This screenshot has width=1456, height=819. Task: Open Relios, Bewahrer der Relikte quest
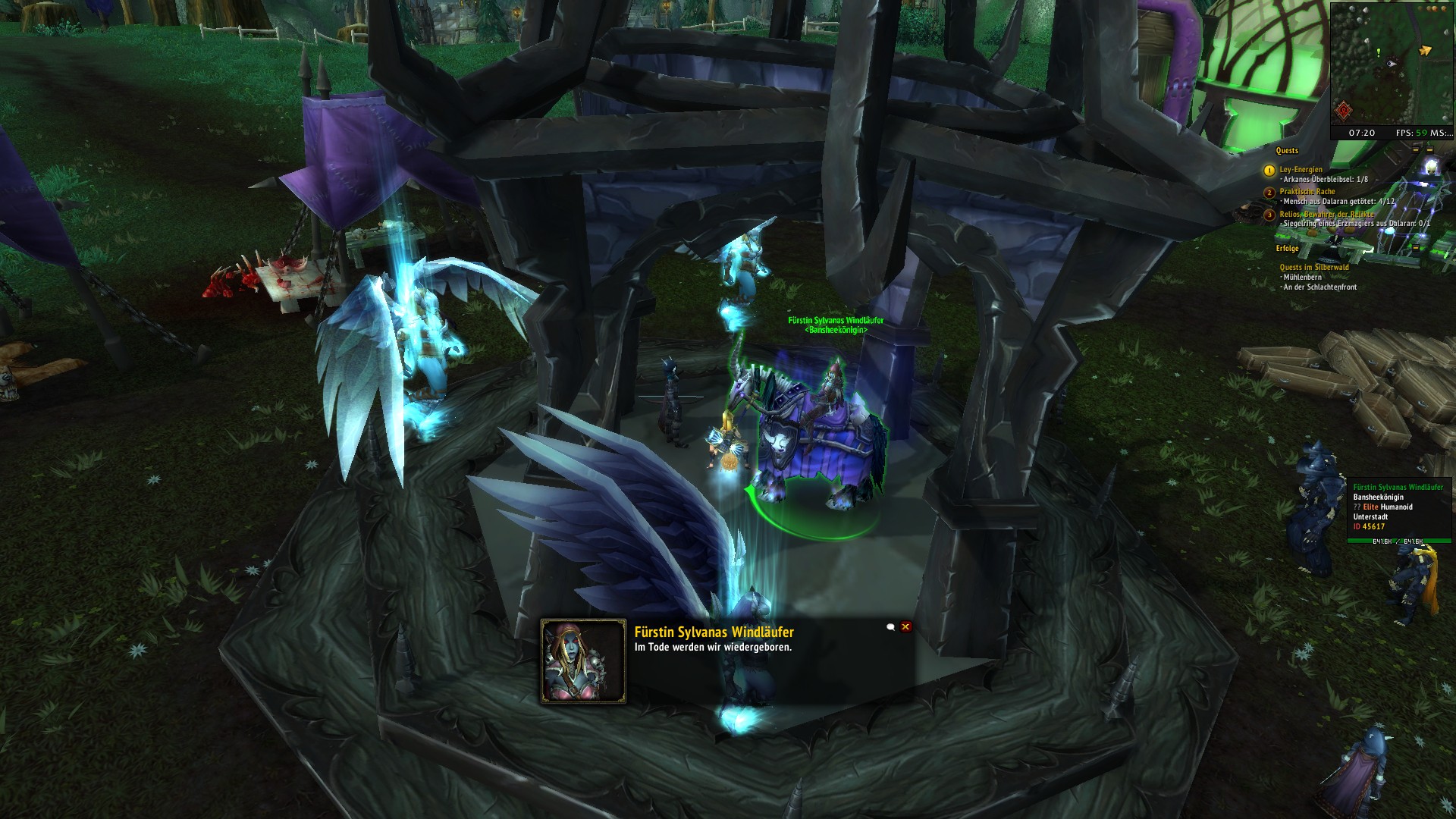coord(1327,215)
